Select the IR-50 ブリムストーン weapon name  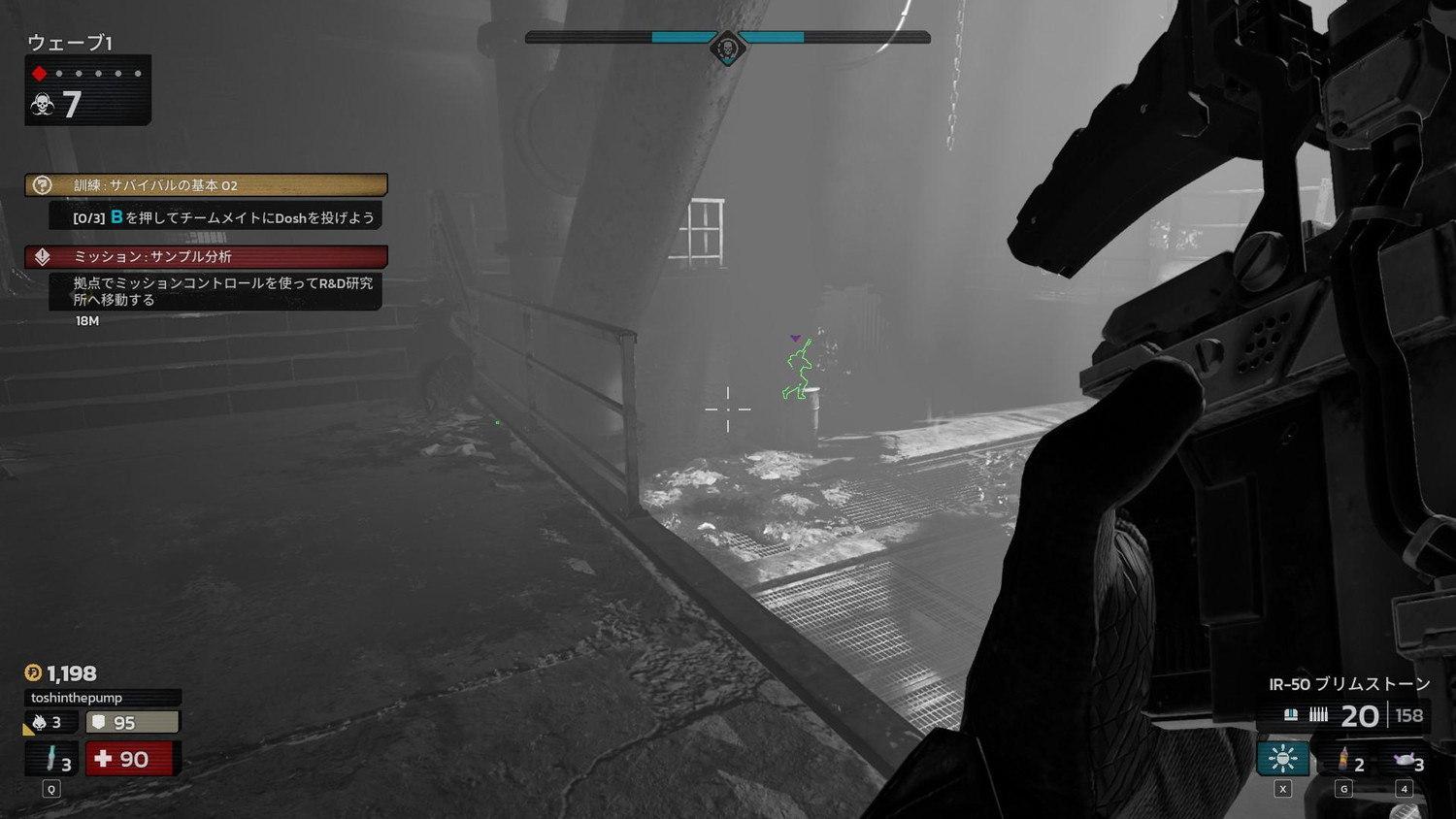point(1349,684)
